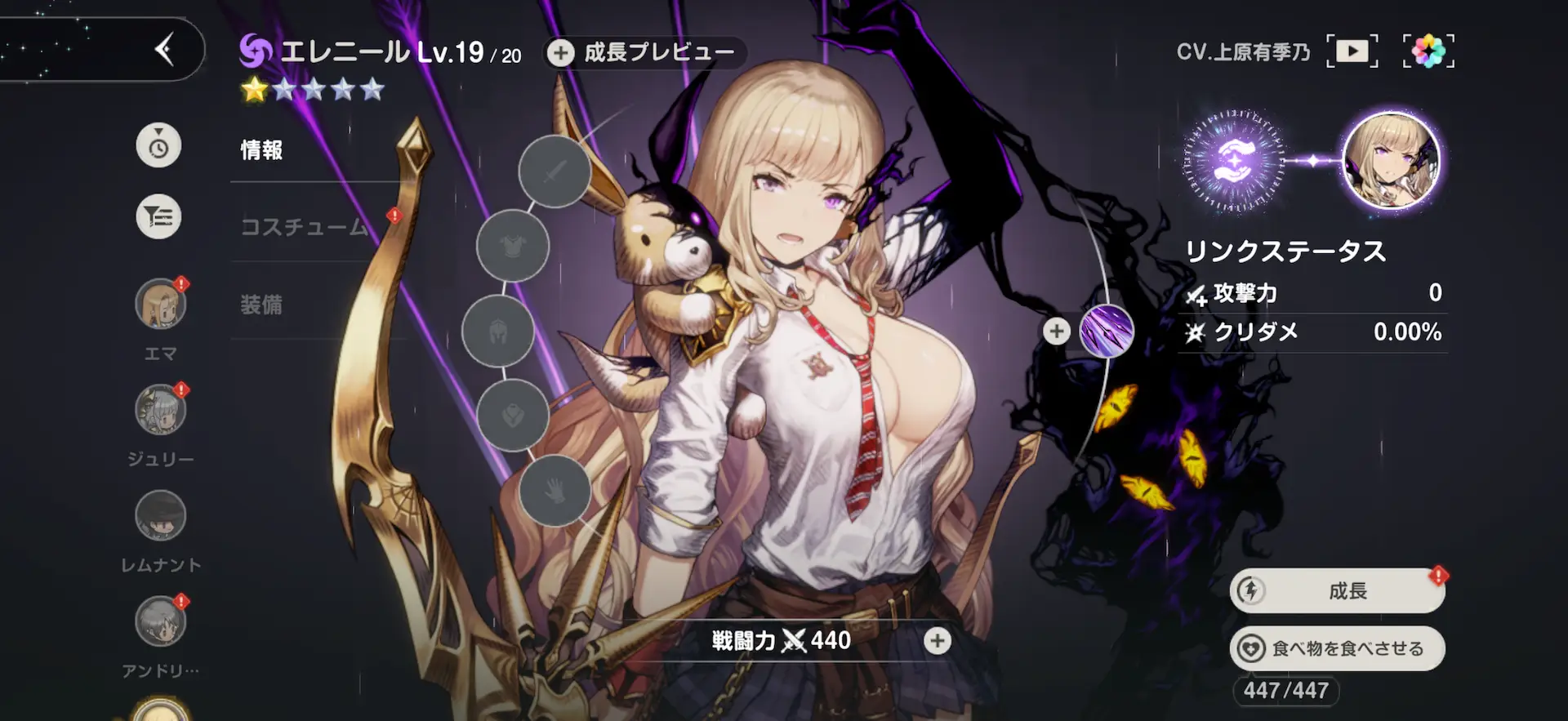This screenshot has width=1568, height=721.
Task: Open the weapon equipment slot
Action: [554, 171]
